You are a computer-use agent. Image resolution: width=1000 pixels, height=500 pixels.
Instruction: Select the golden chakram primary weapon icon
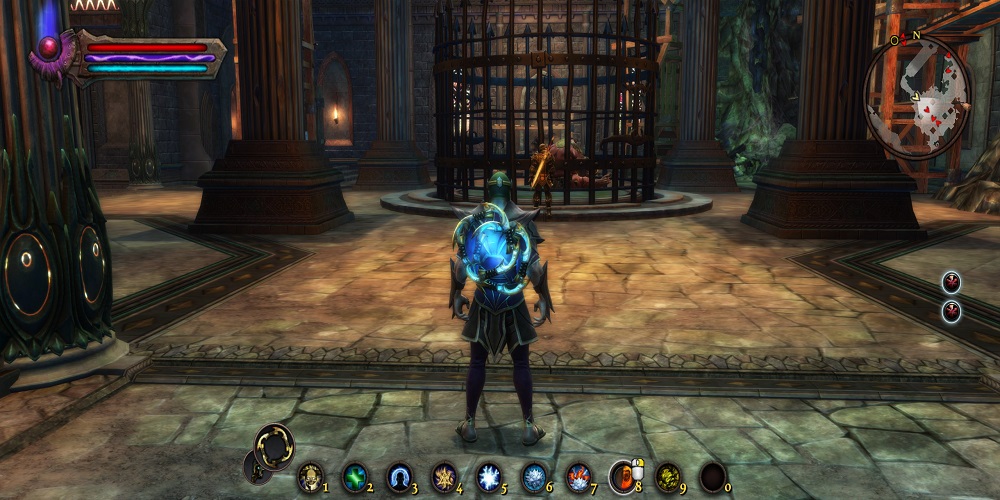(x=274, y=445)
